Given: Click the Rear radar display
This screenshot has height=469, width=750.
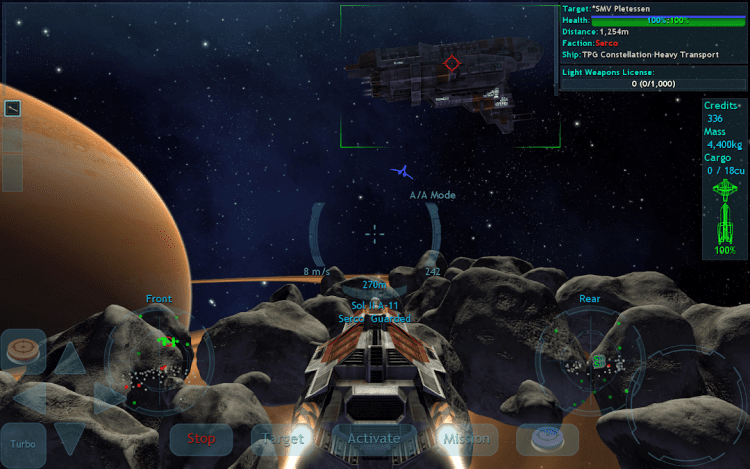Looking at the screenshot, I should coord(590,358).
